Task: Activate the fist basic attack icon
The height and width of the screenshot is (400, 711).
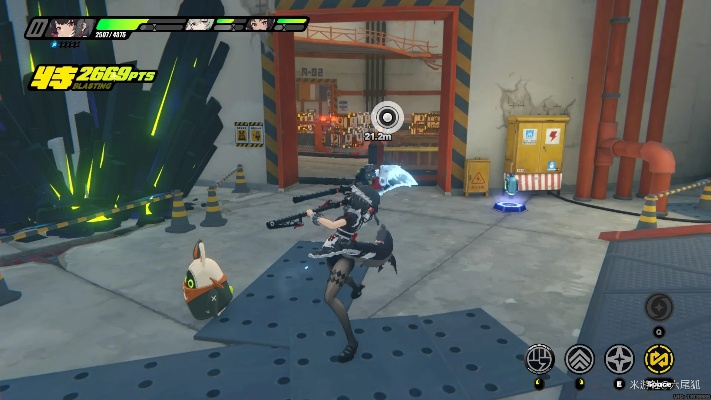Action: coord(541,357)
